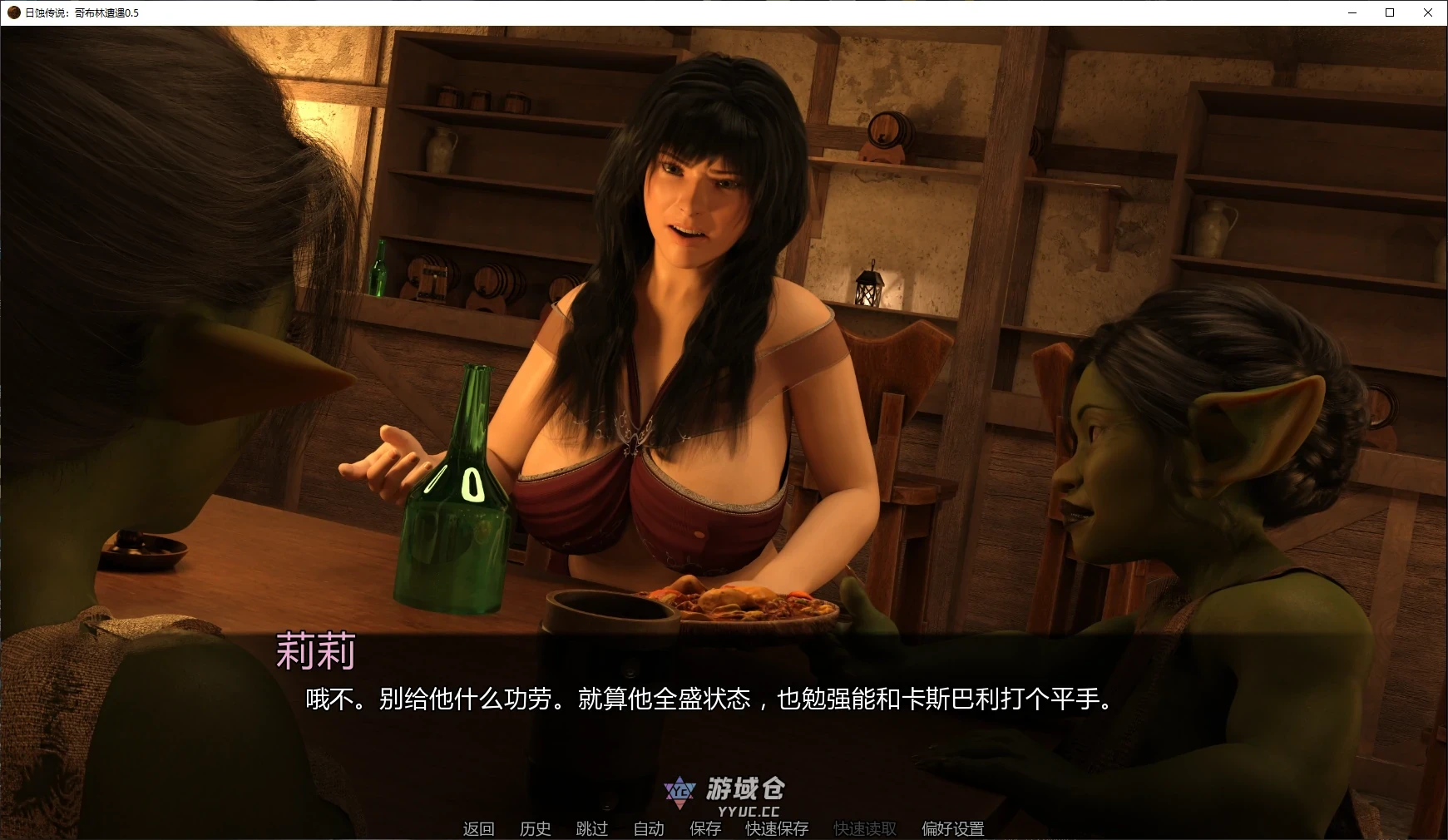Click 快速保存 to quick save
Viewport: 1448px width, 840px height.
776,828
